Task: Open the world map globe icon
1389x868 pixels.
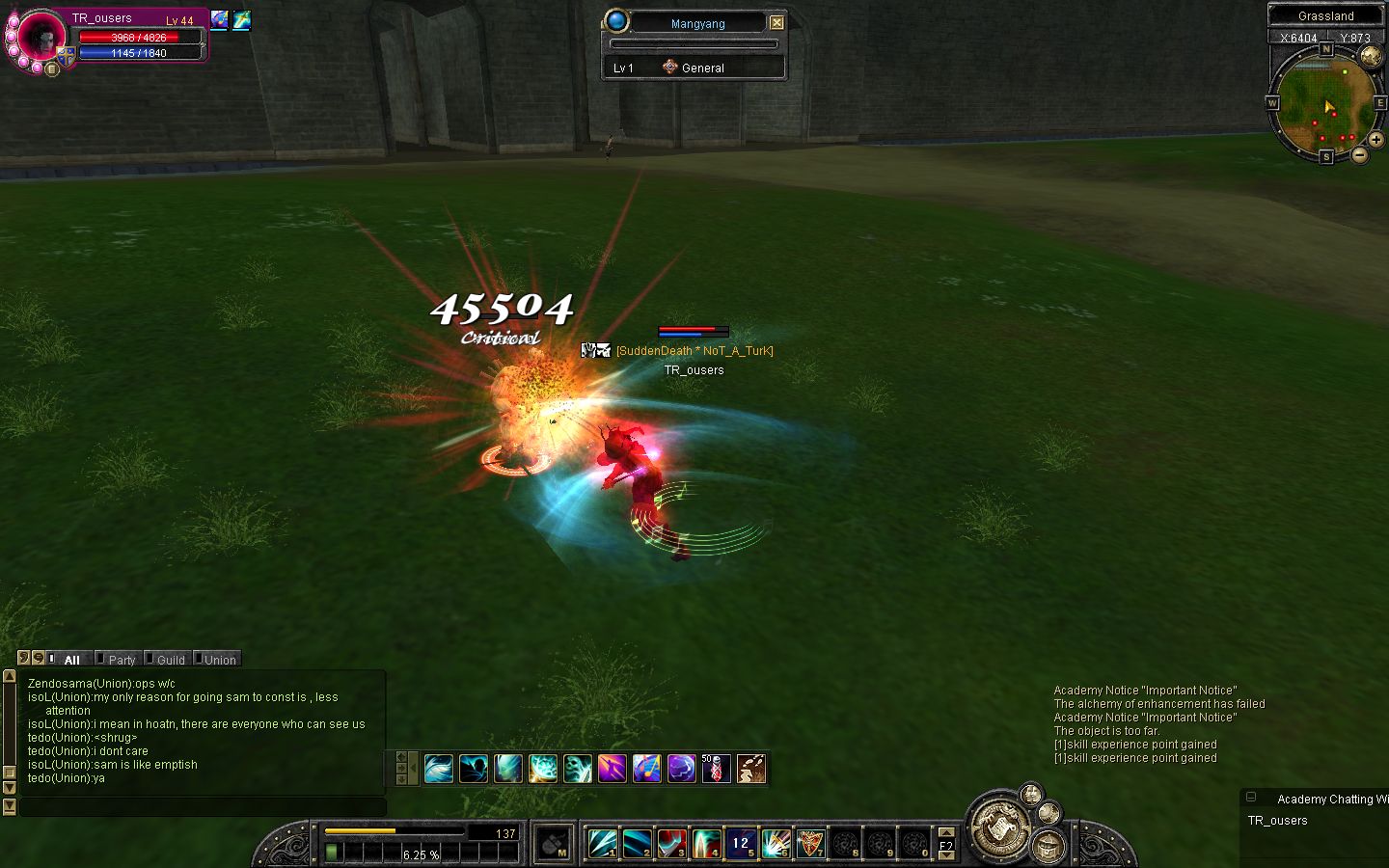Action: pyautogui.click(x=1371, y=57)
